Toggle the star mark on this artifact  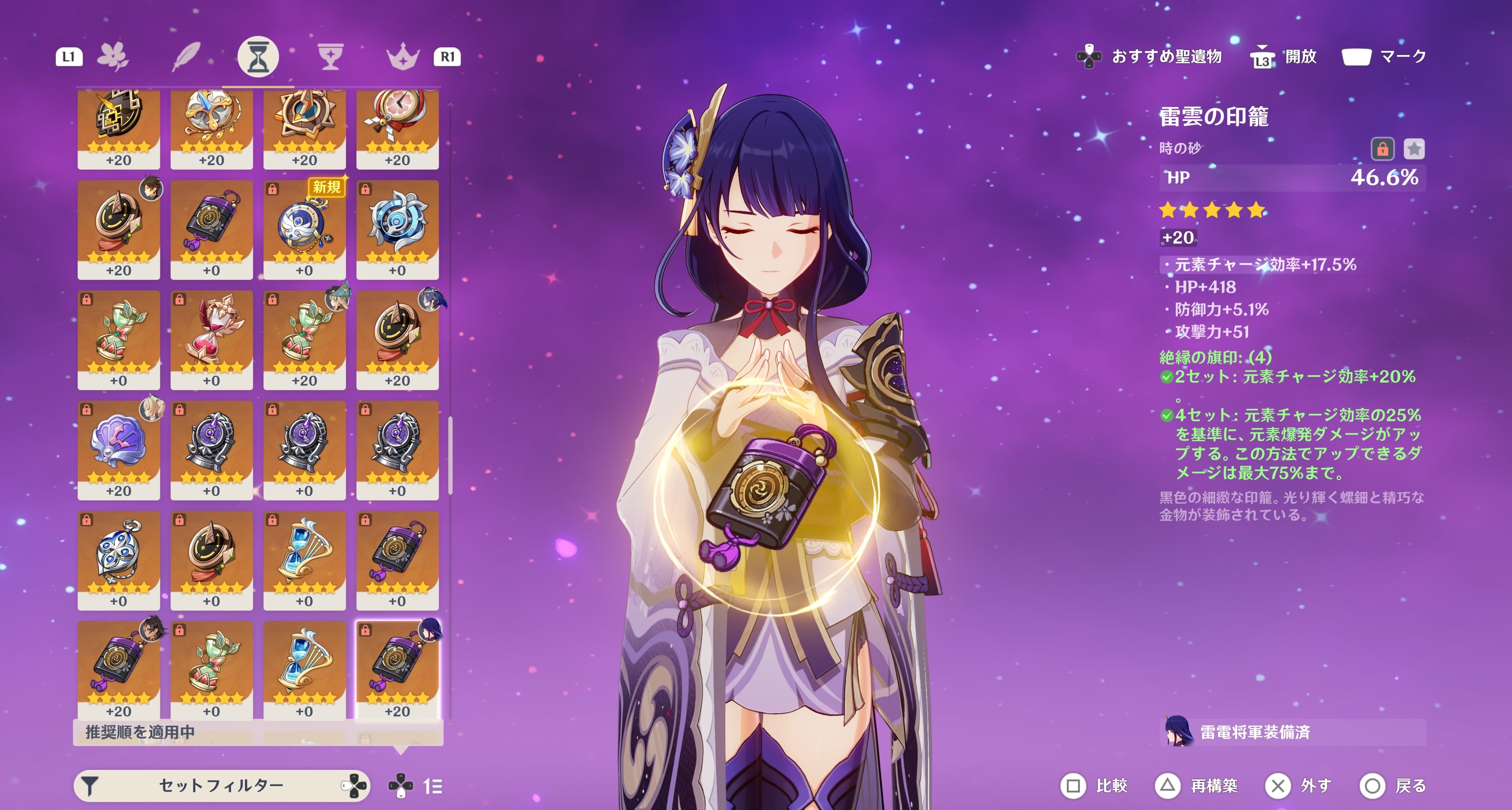[1414, 149]
